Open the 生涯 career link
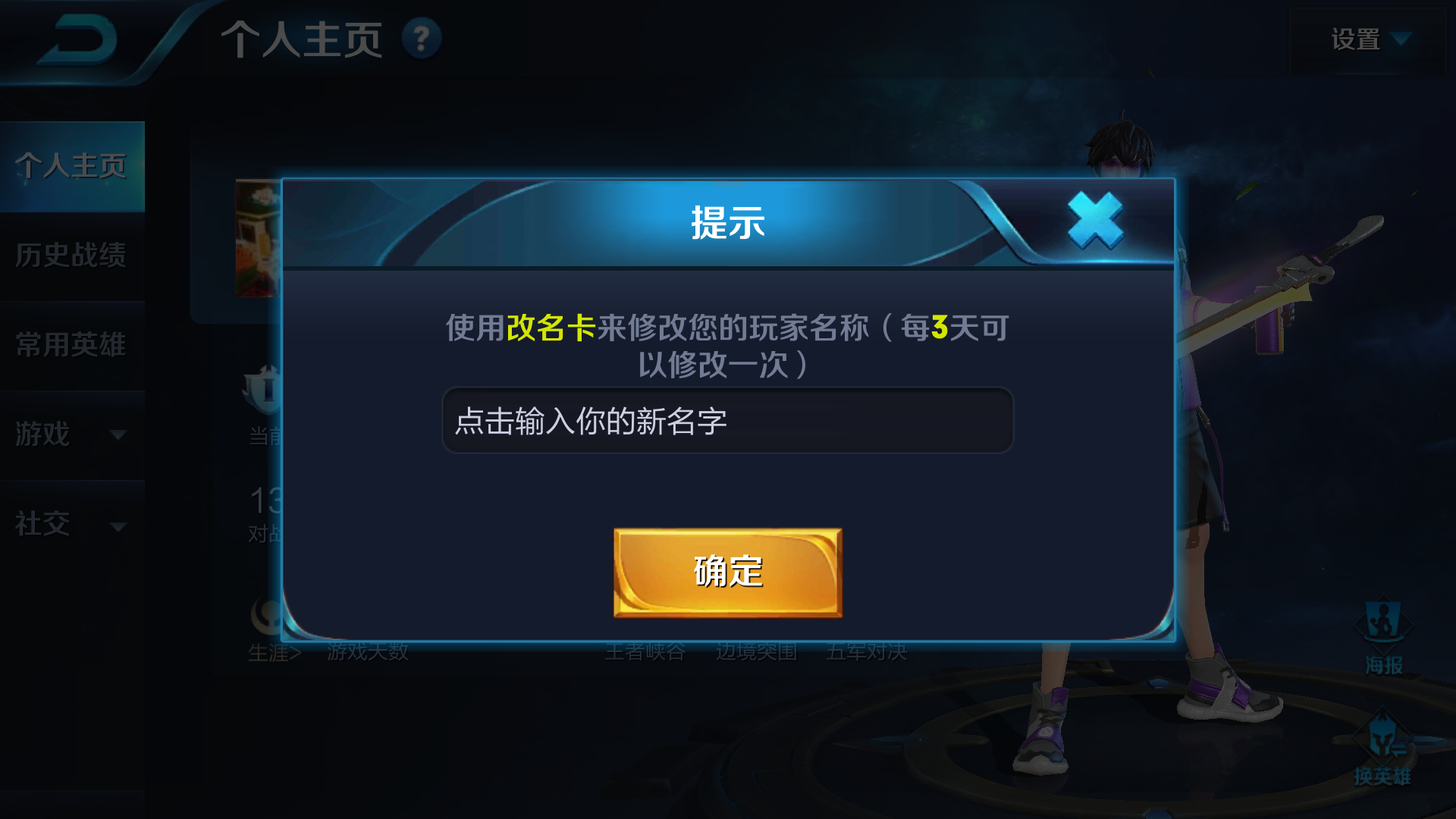Screen dimensions: 1456x819 (273, 651)
